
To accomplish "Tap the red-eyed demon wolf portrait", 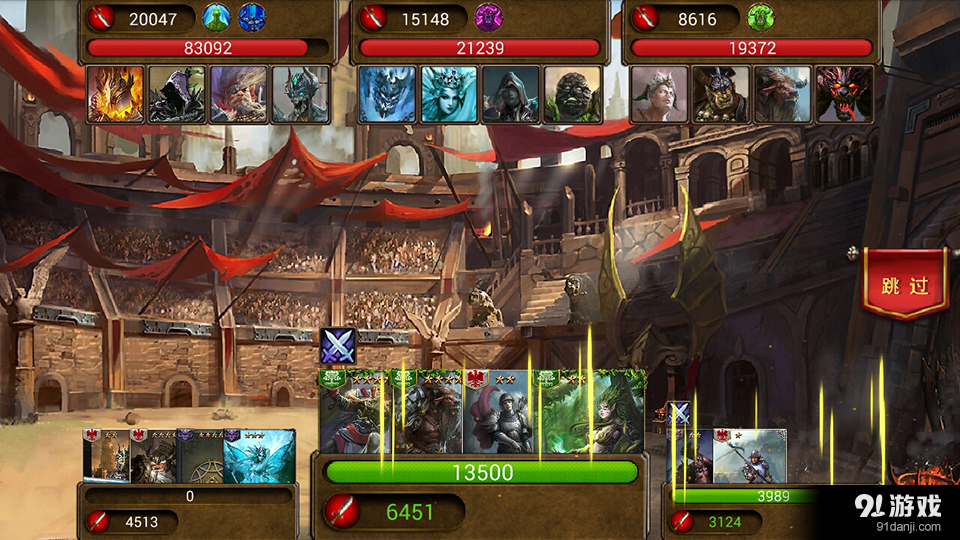I will pyautogui.click(x=844, y=94).
